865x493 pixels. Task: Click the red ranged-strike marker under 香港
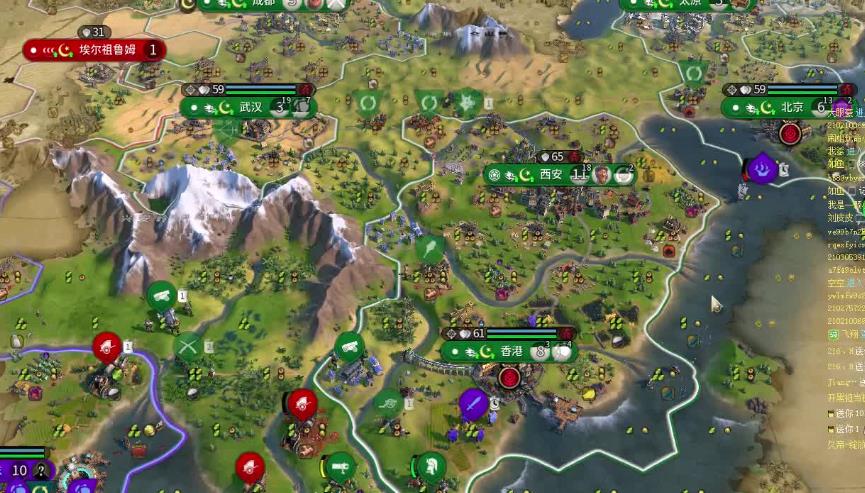pyautogui.click(x=511, y=378)
